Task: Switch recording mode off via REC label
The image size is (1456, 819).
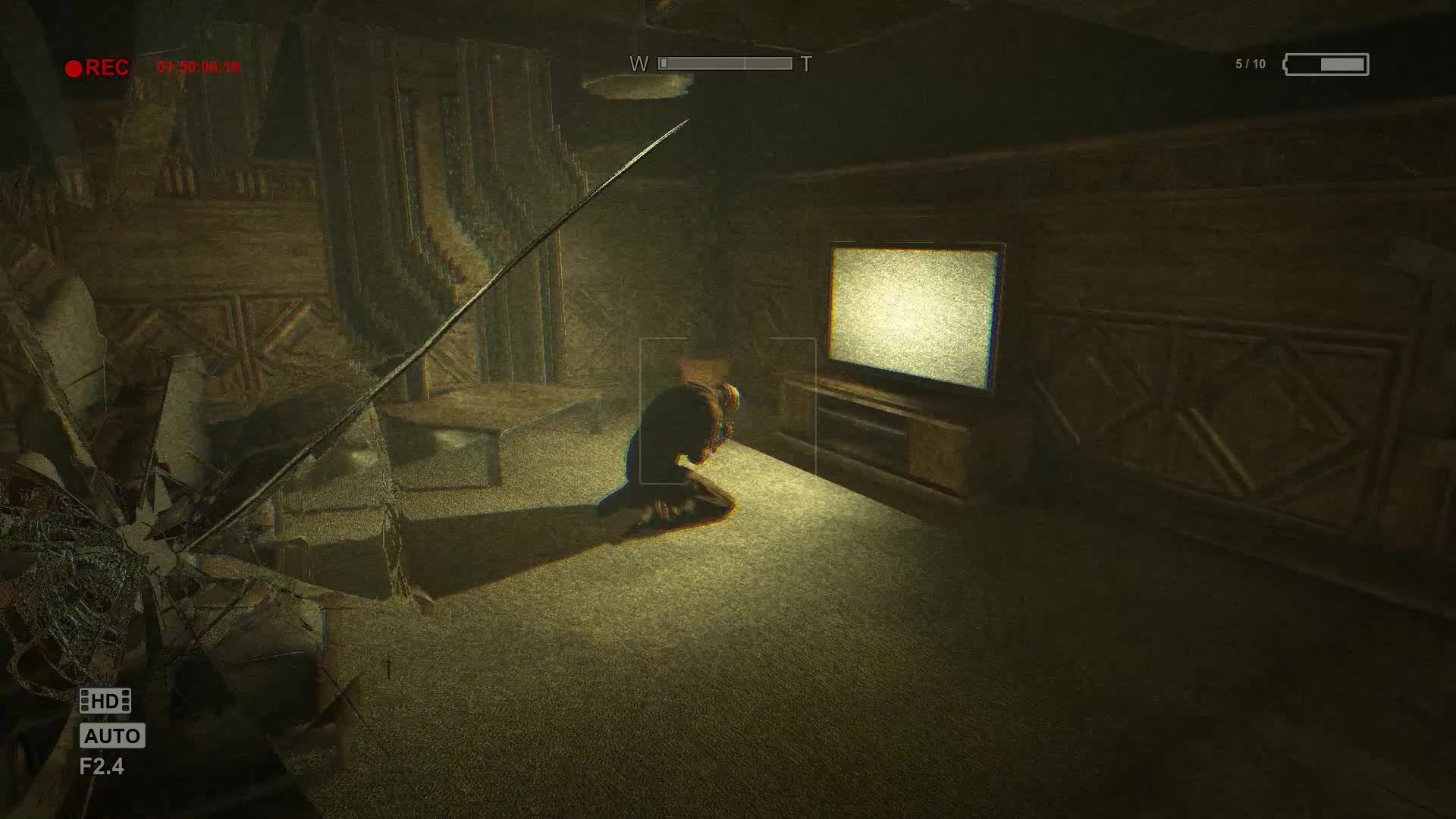Action: point(107,67)
